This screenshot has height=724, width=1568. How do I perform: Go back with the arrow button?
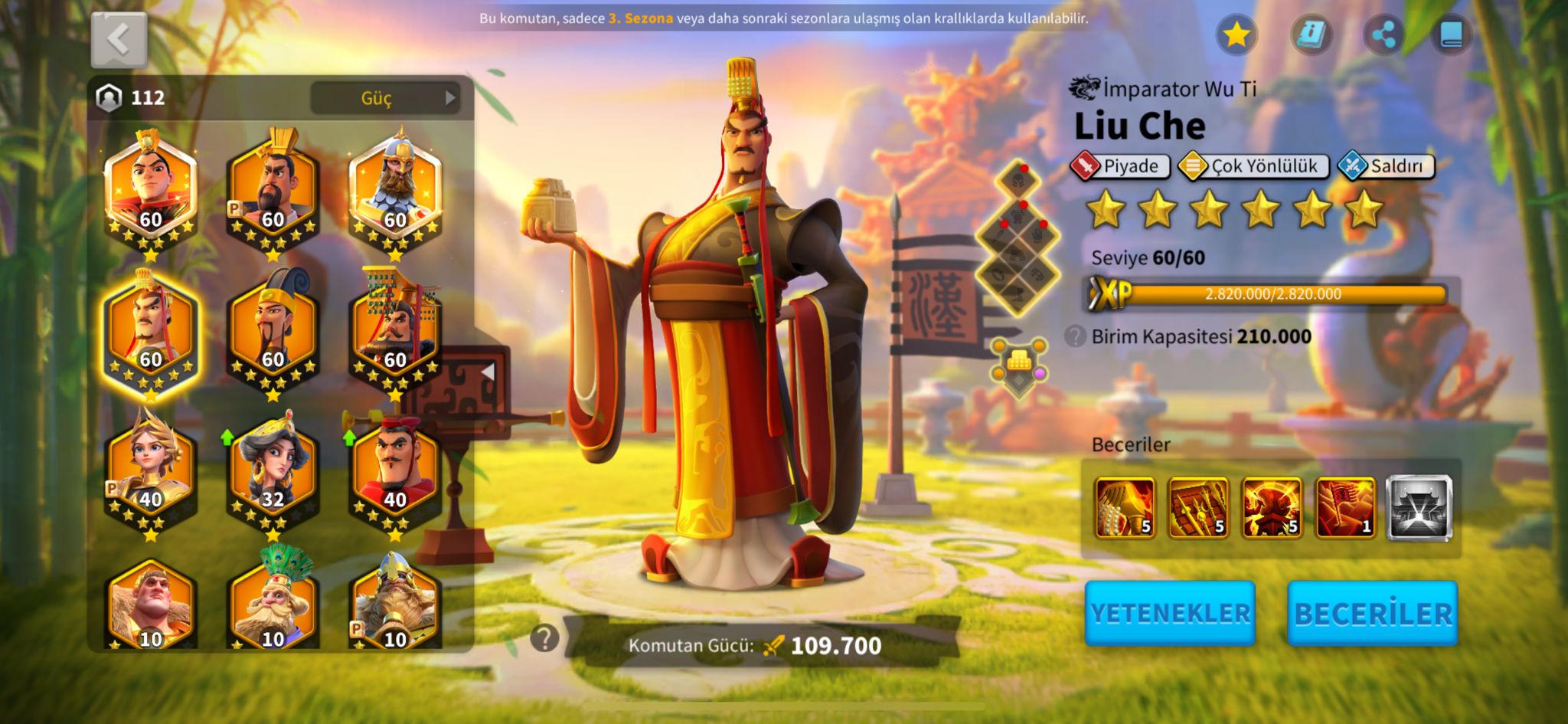point(119,40)
